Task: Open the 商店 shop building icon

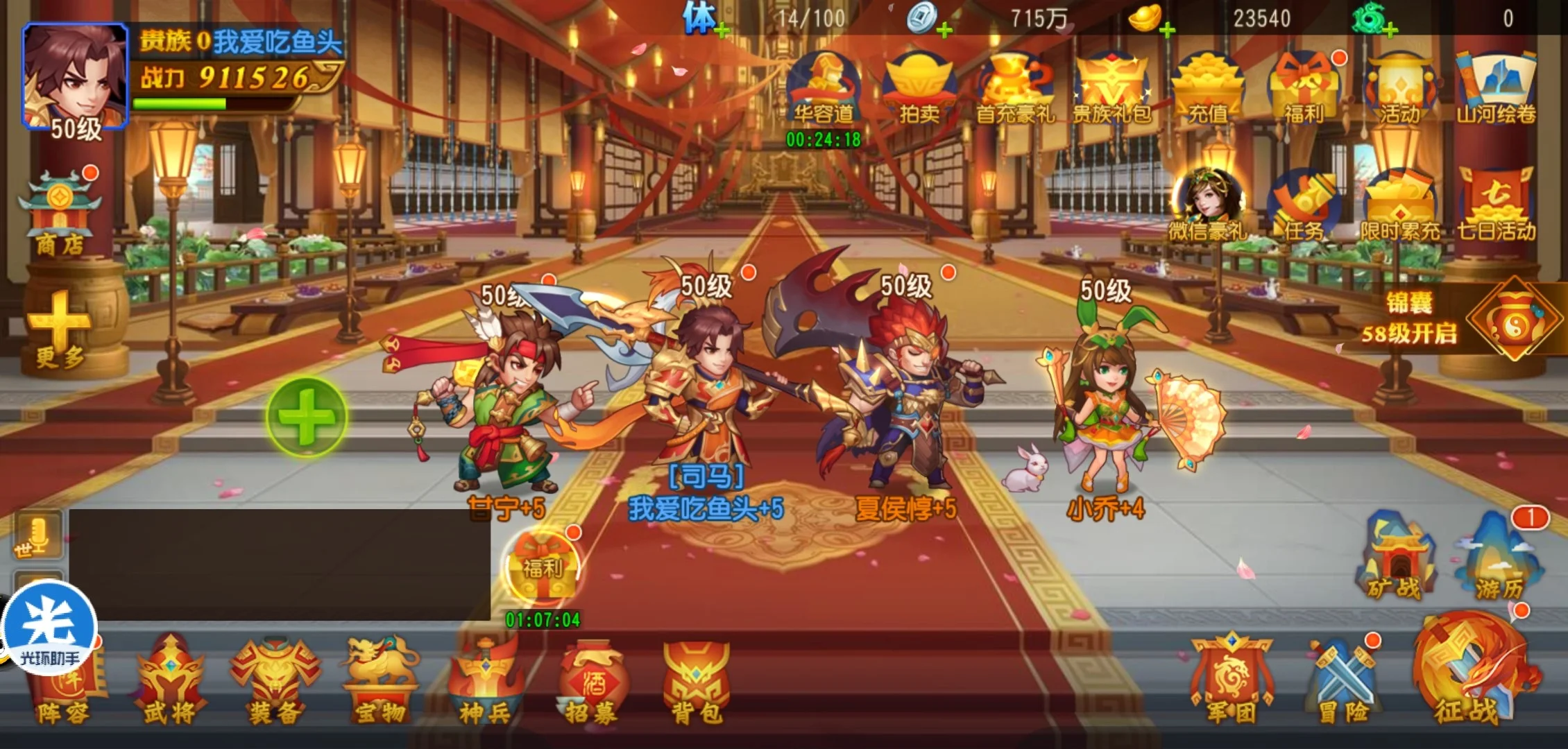Action: click(60, 212)
